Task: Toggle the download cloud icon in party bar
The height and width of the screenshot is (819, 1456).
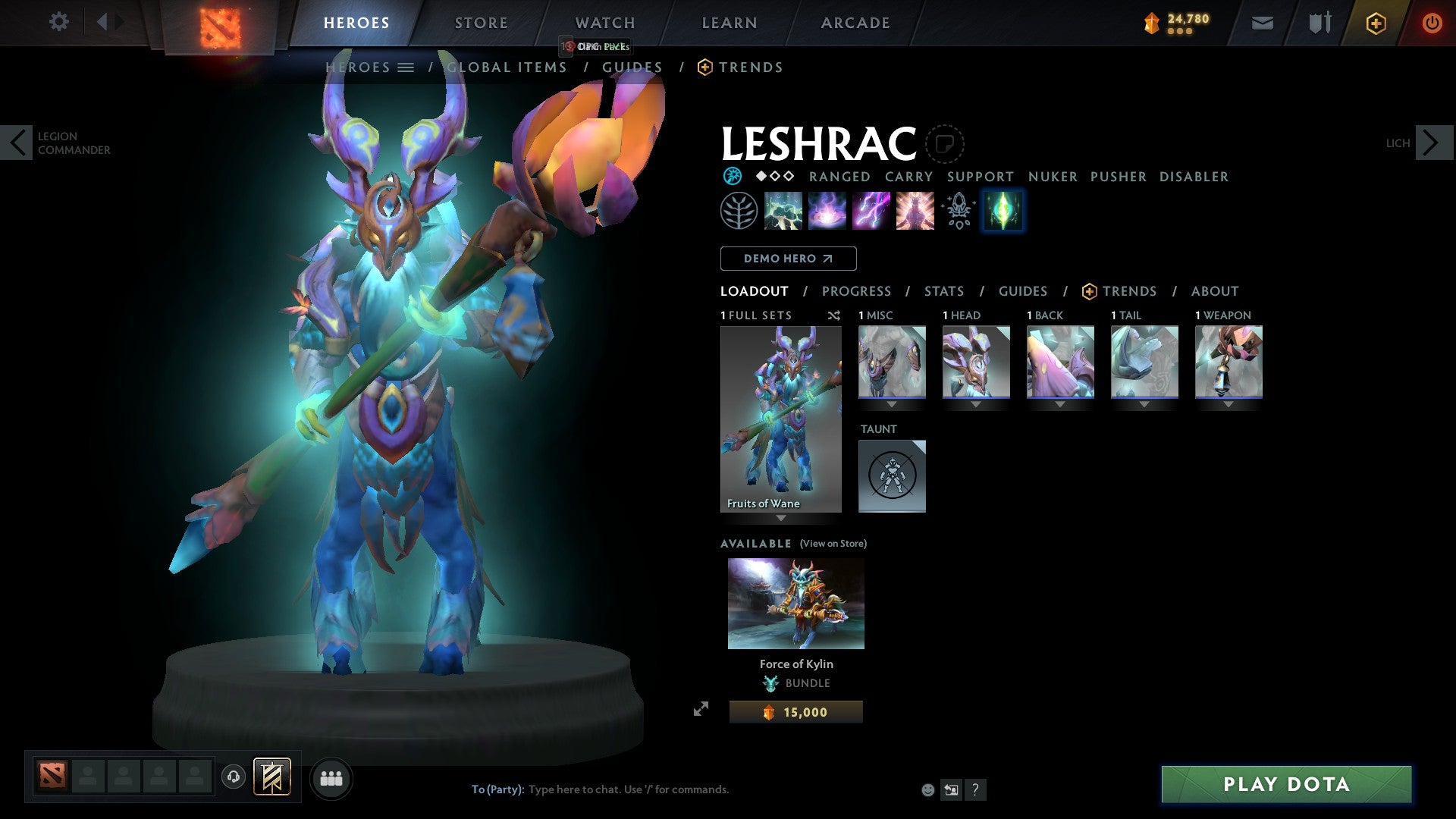Action: click(234, 777)
